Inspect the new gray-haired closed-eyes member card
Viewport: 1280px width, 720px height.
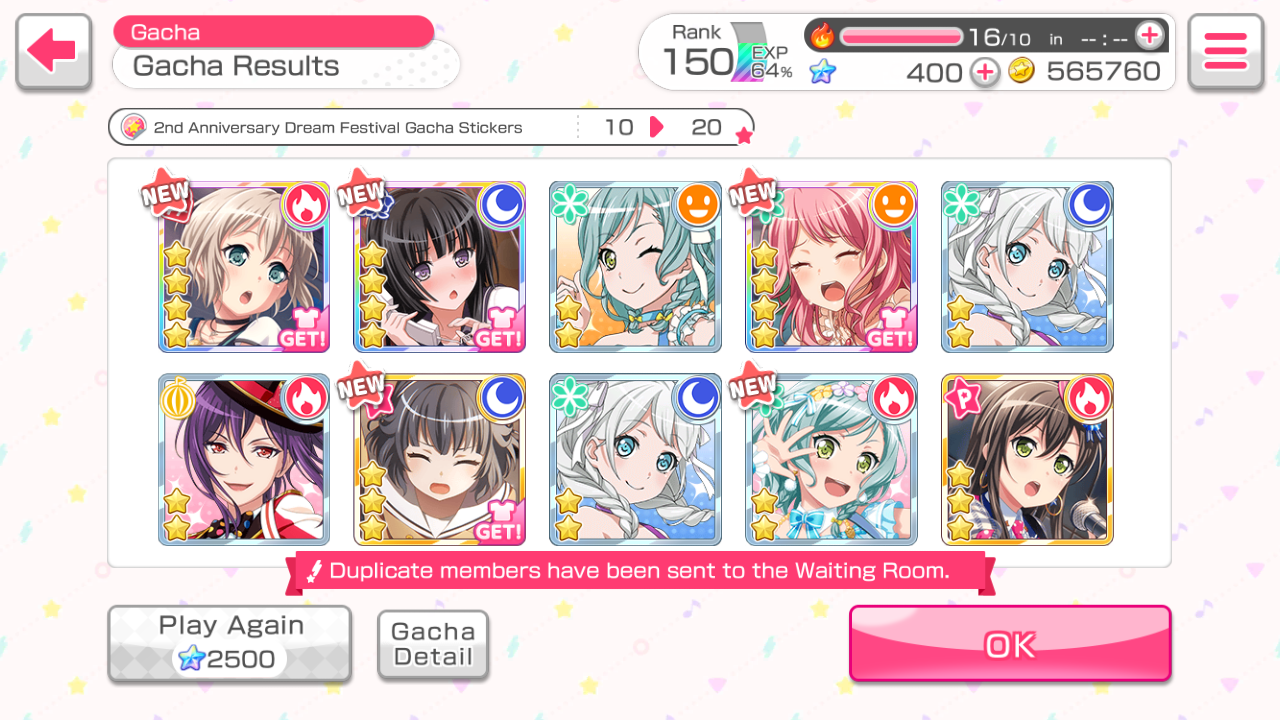click(439, 459)
